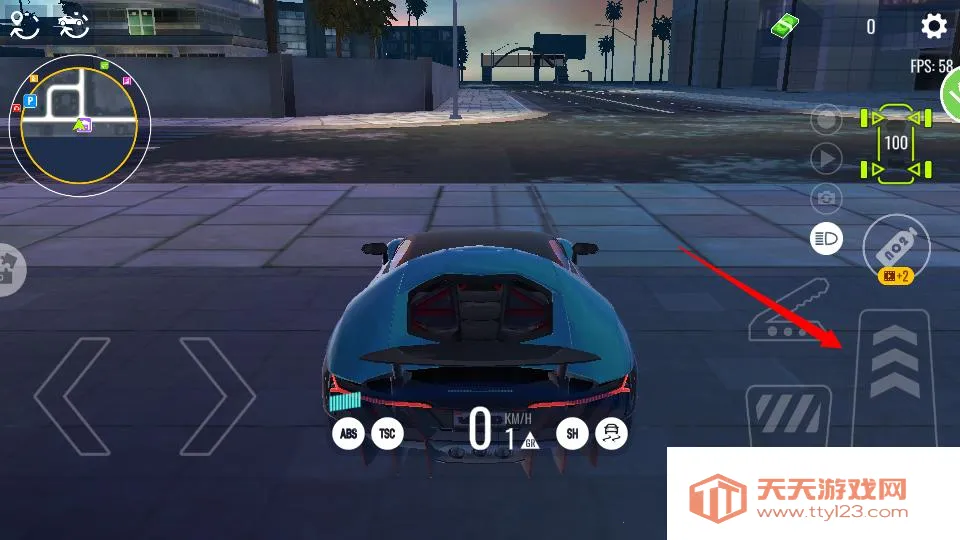Screen dimensions: 960x540
Task: Activate the NO2 nitro boost
Action: (896, 245)
